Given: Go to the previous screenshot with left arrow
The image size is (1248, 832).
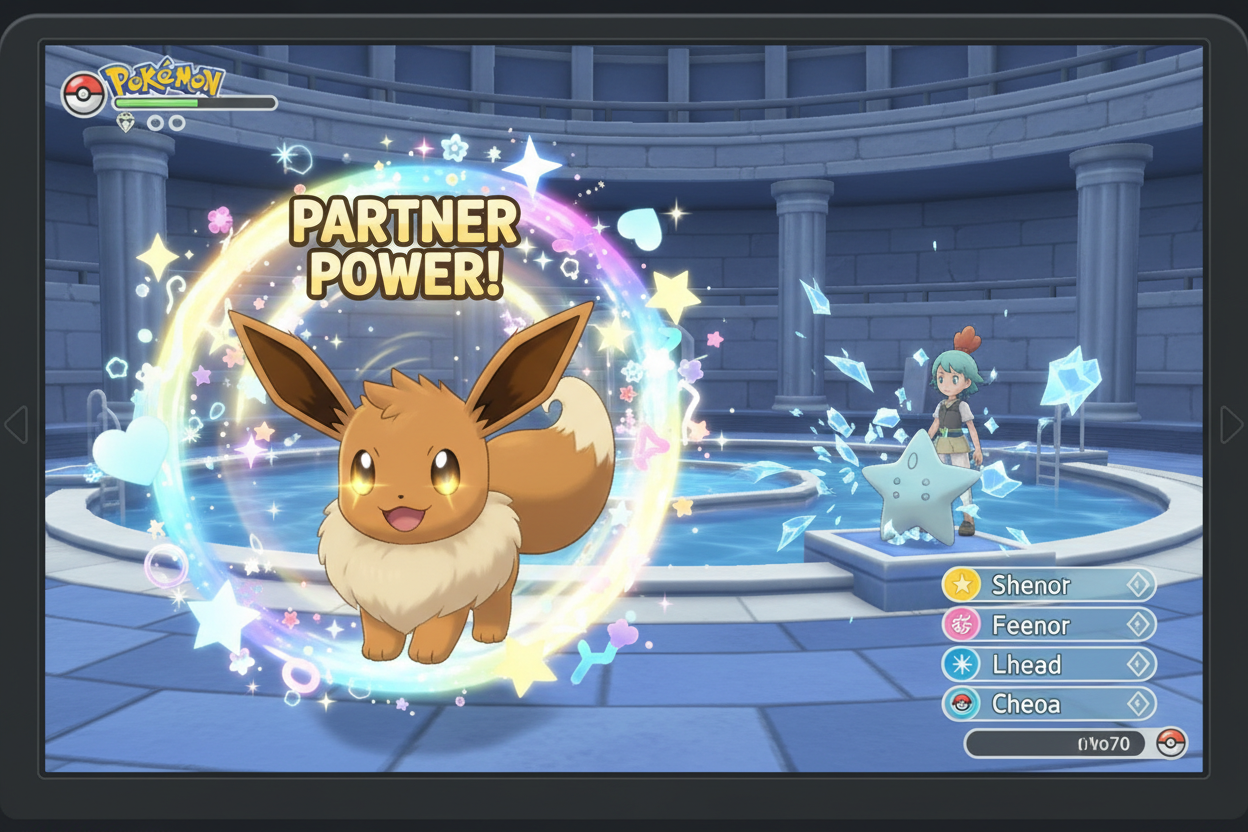Looking at the screenshot, I should tap(16, 425).
